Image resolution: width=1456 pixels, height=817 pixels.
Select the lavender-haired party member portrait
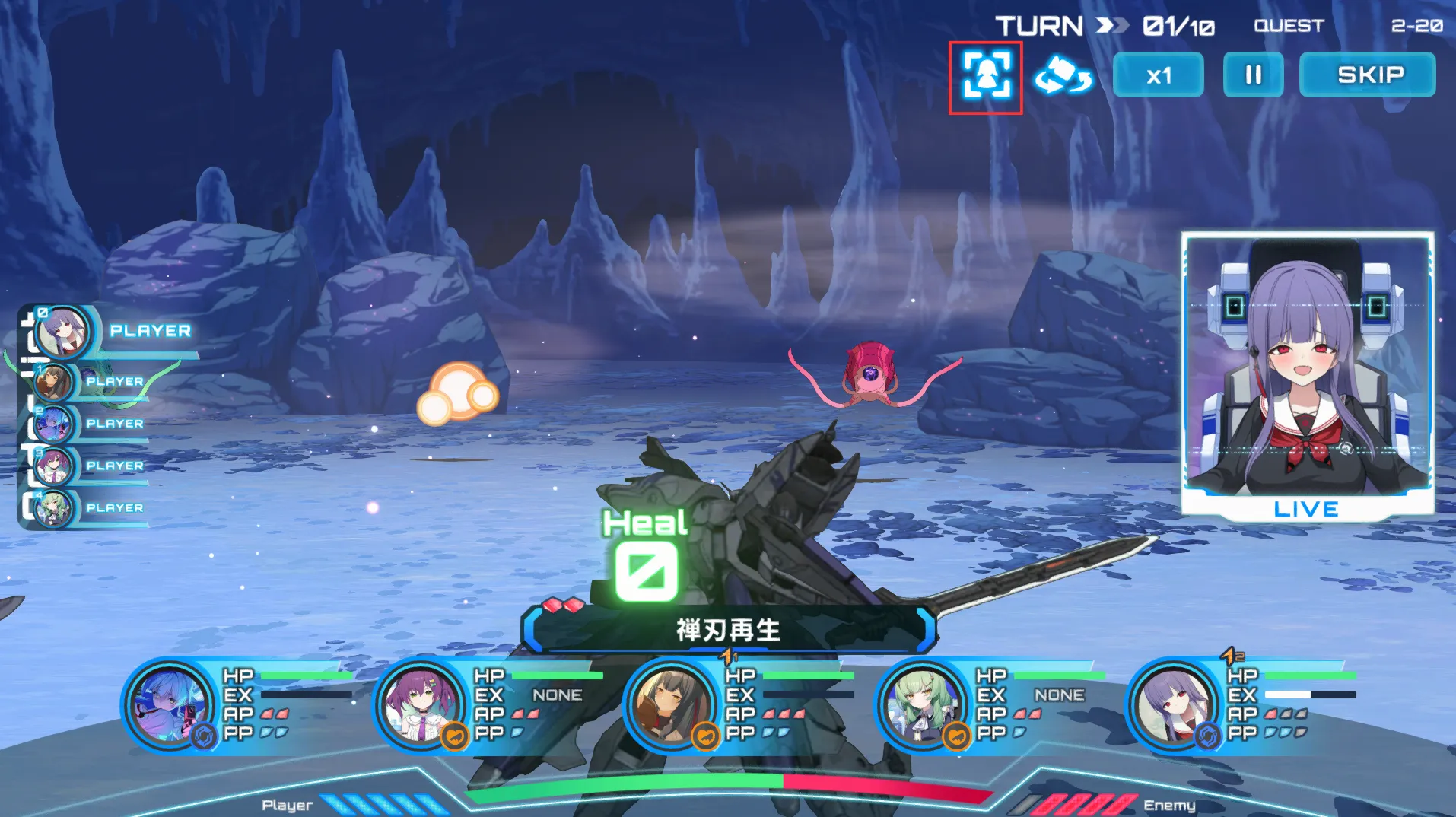[x=1172, y=704]
